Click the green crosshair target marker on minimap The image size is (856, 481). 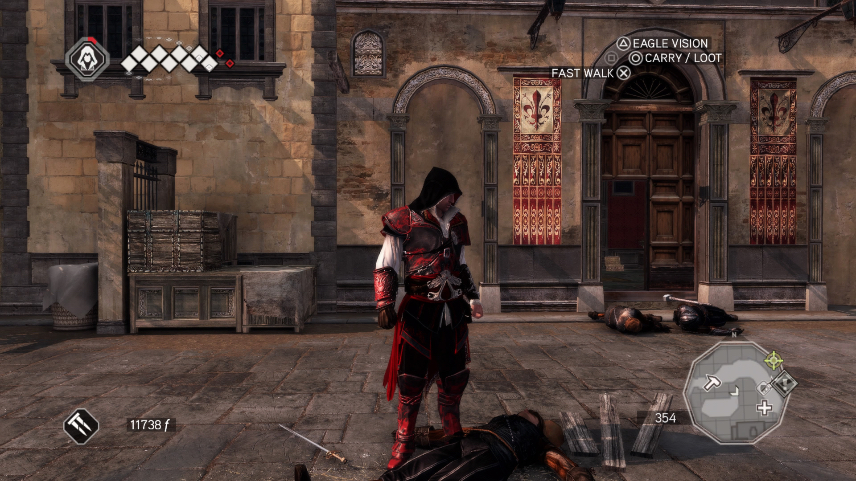773,359
